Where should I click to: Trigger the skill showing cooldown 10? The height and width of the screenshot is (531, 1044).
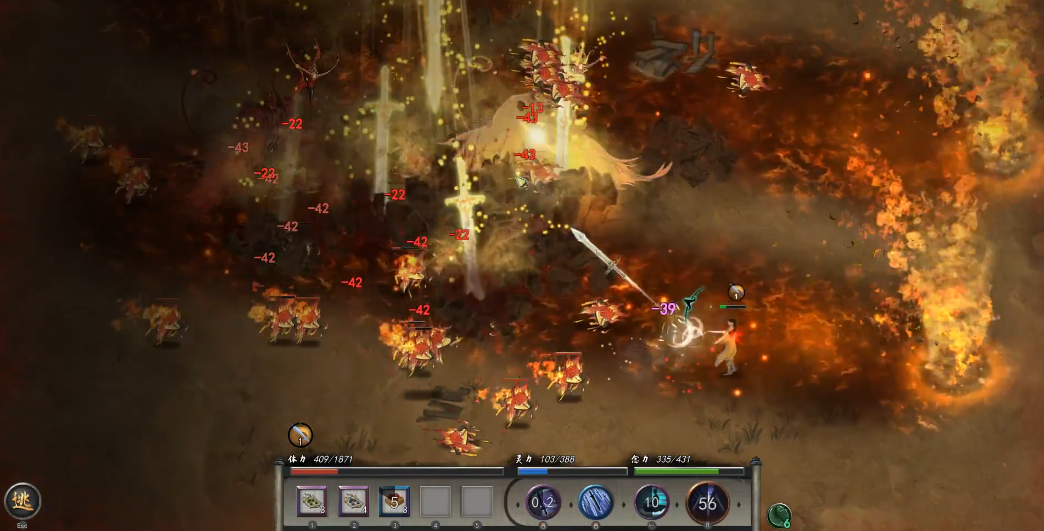652,501
